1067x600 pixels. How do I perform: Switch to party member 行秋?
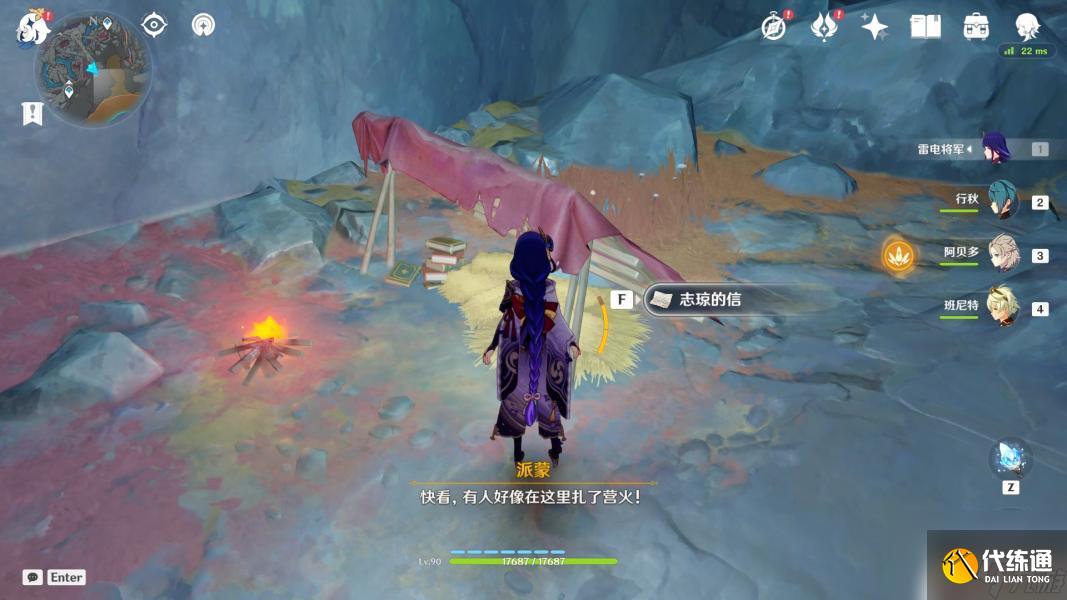pyautogui.click(x=1002, y=200)
